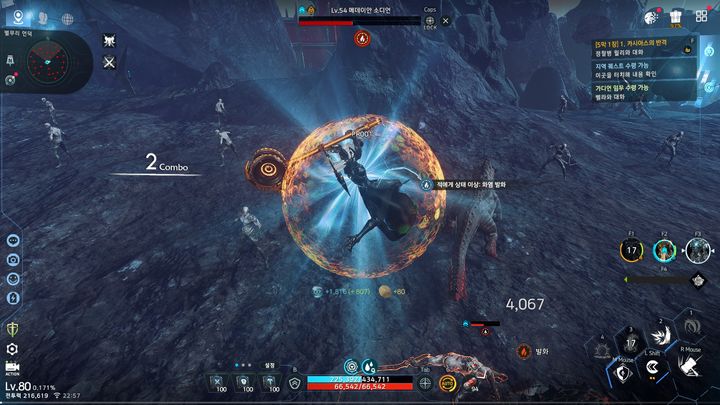Select the F2 cyan-ringed character portrait

coord(664,251)
